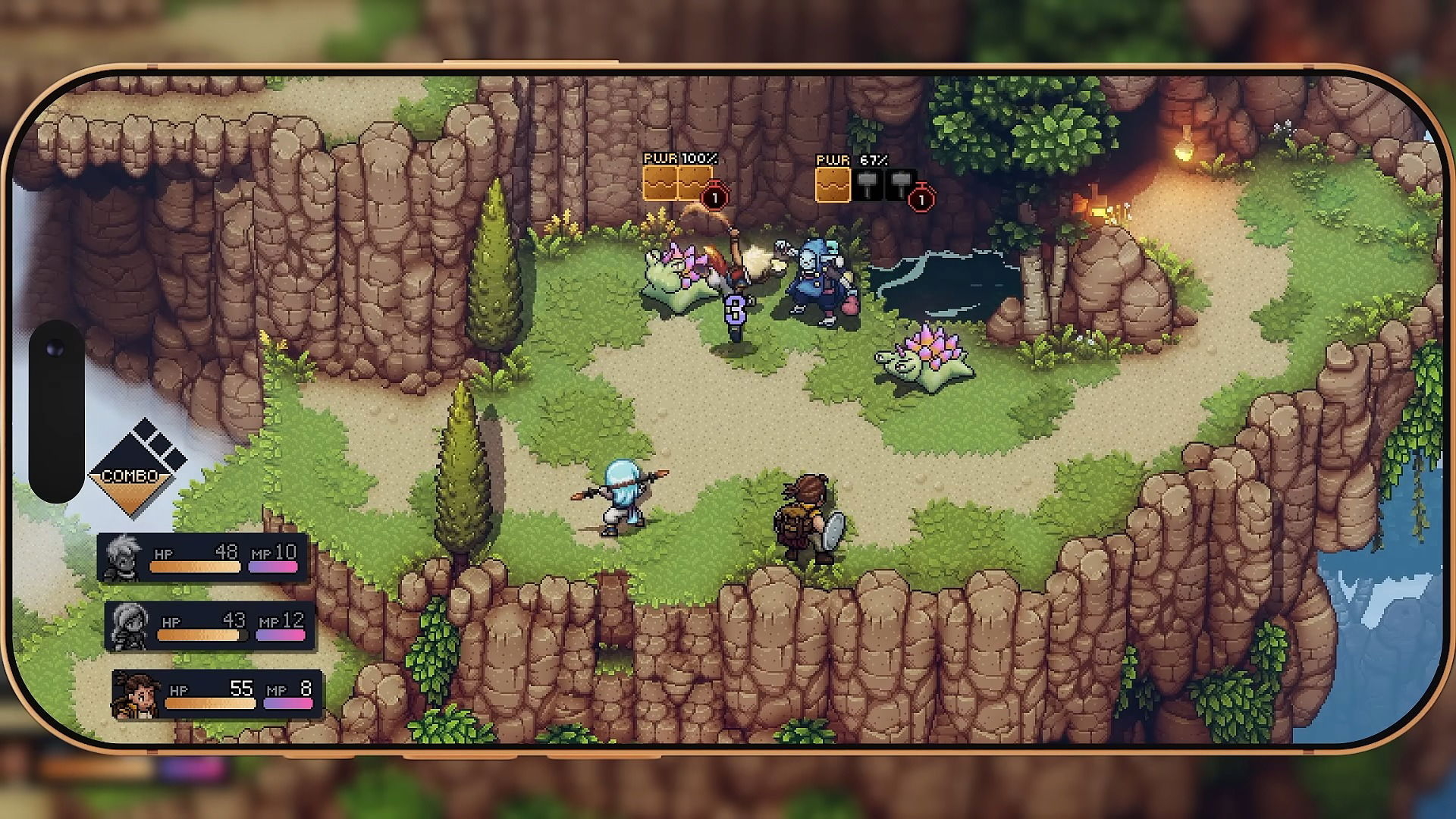Select the COMBO diamond meter
The image size is (1456, 819).
coord(133,474)
